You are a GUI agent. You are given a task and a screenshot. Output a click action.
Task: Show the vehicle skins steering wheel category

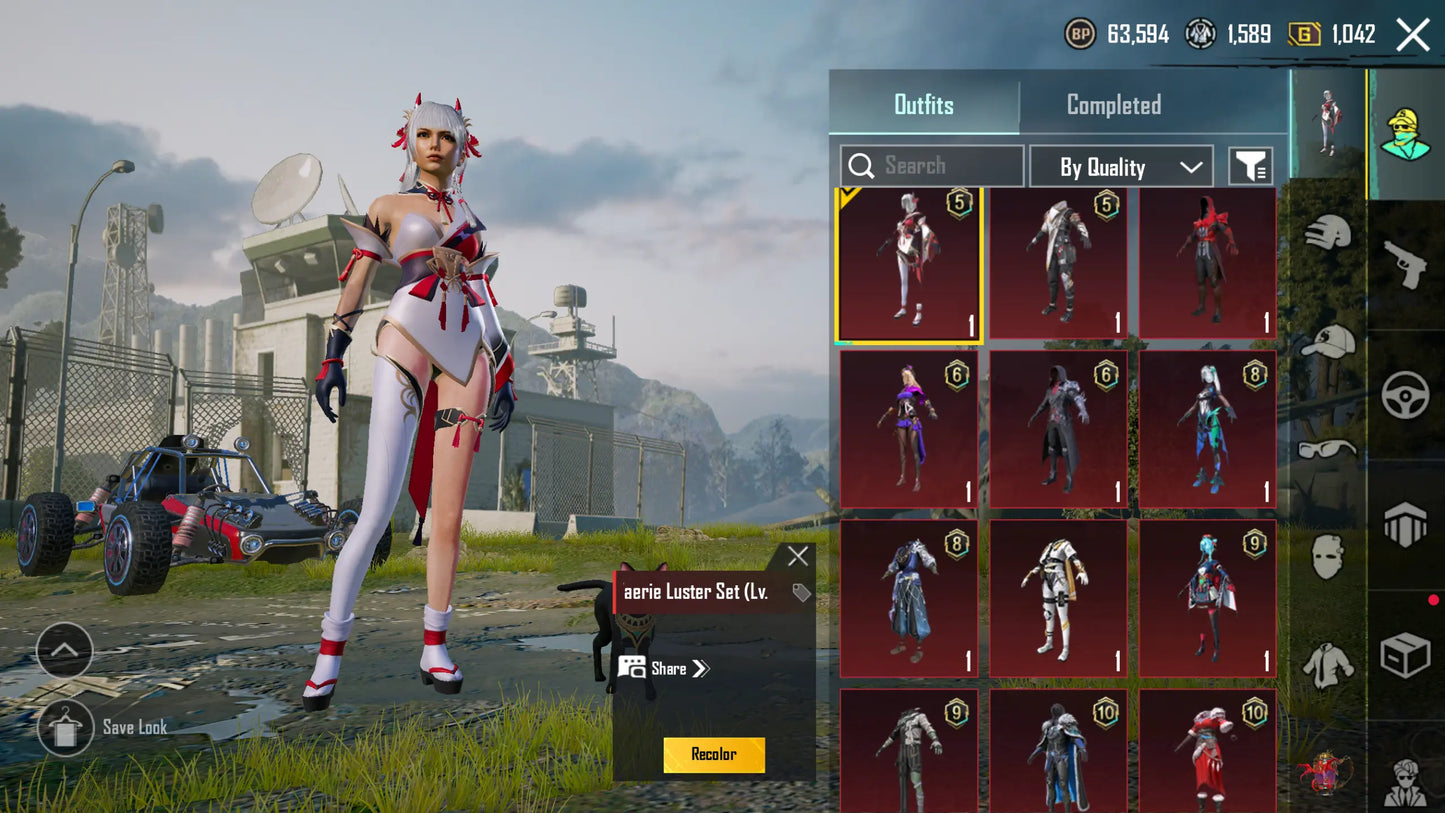(1405, 394)
